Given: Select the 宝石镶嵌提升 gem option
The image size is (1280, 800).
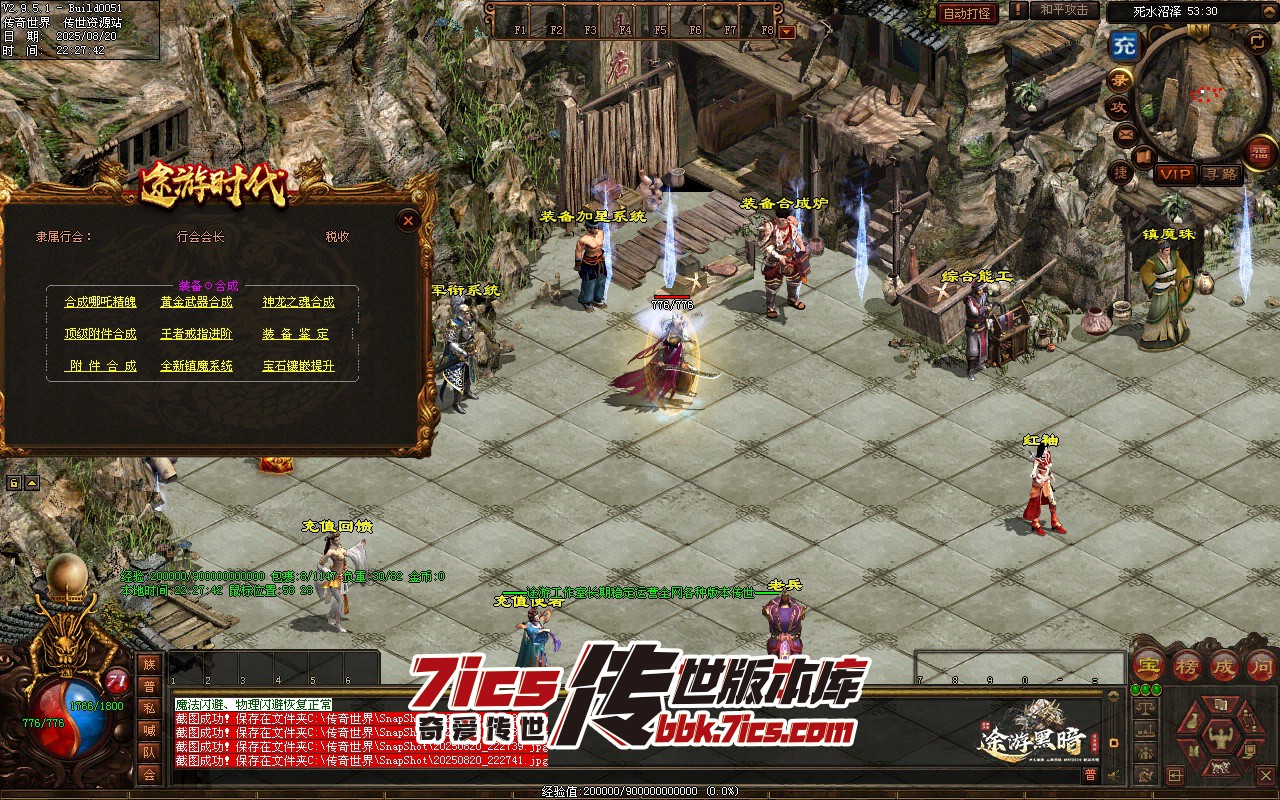Looking at the screenshot, I should (x=298, y=366).
